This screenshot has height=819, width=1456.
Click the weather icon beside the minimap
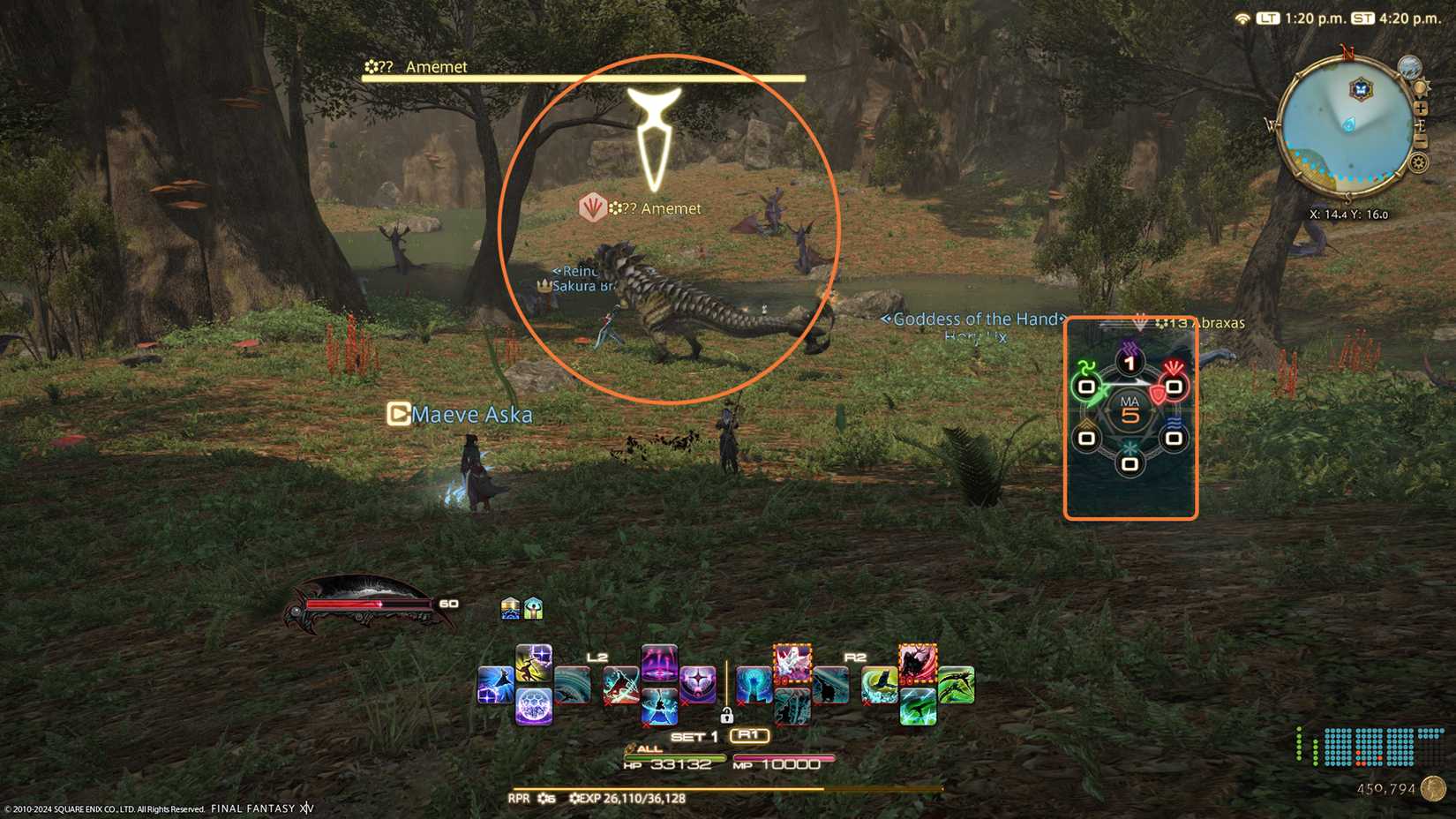click(x=1410, y=68)
